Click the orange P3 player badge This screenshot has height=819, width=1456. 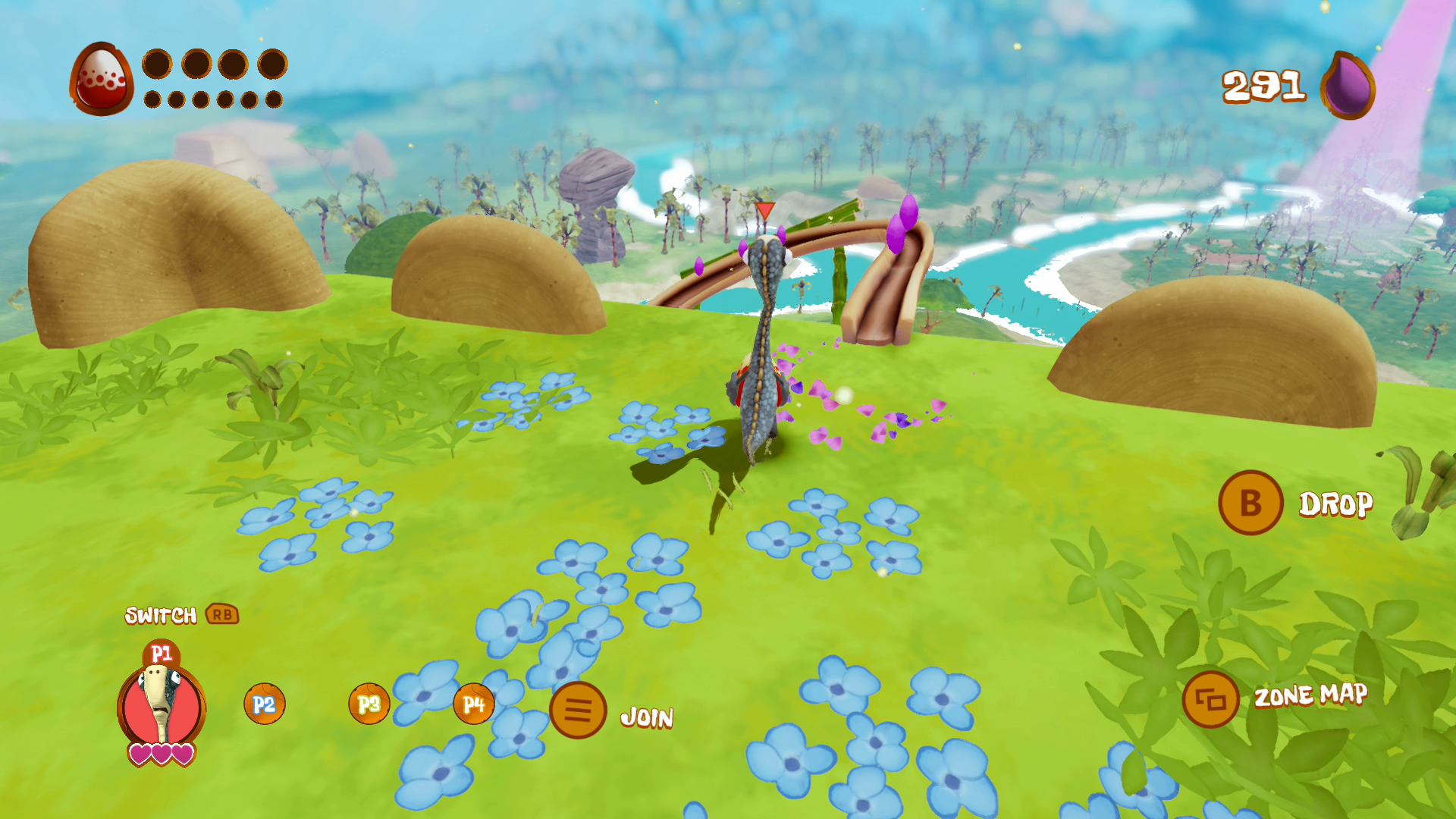(x=369, y=704)
